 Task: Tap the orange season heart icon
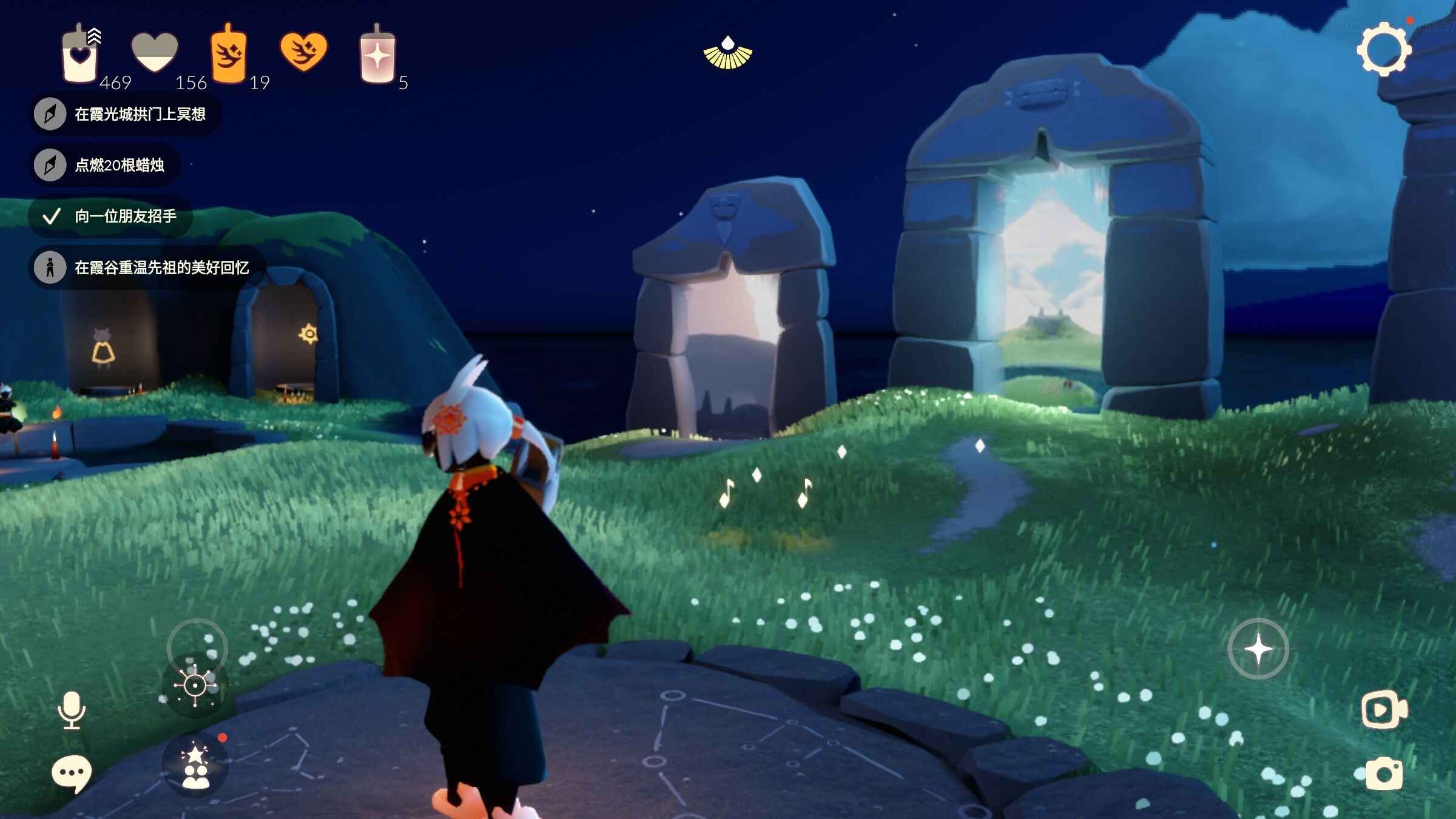pyautogui.click(x=303, y=52)
